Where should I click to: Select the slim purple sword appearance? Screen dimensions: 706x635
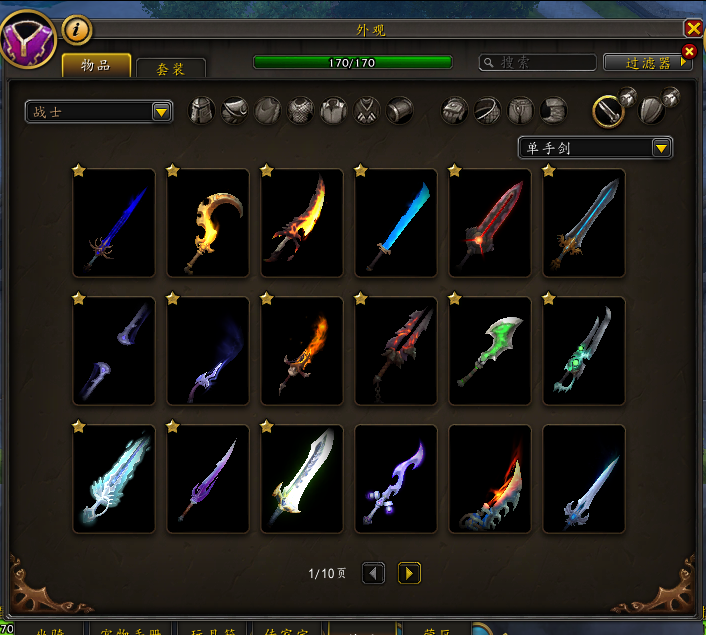click(208, 479)
